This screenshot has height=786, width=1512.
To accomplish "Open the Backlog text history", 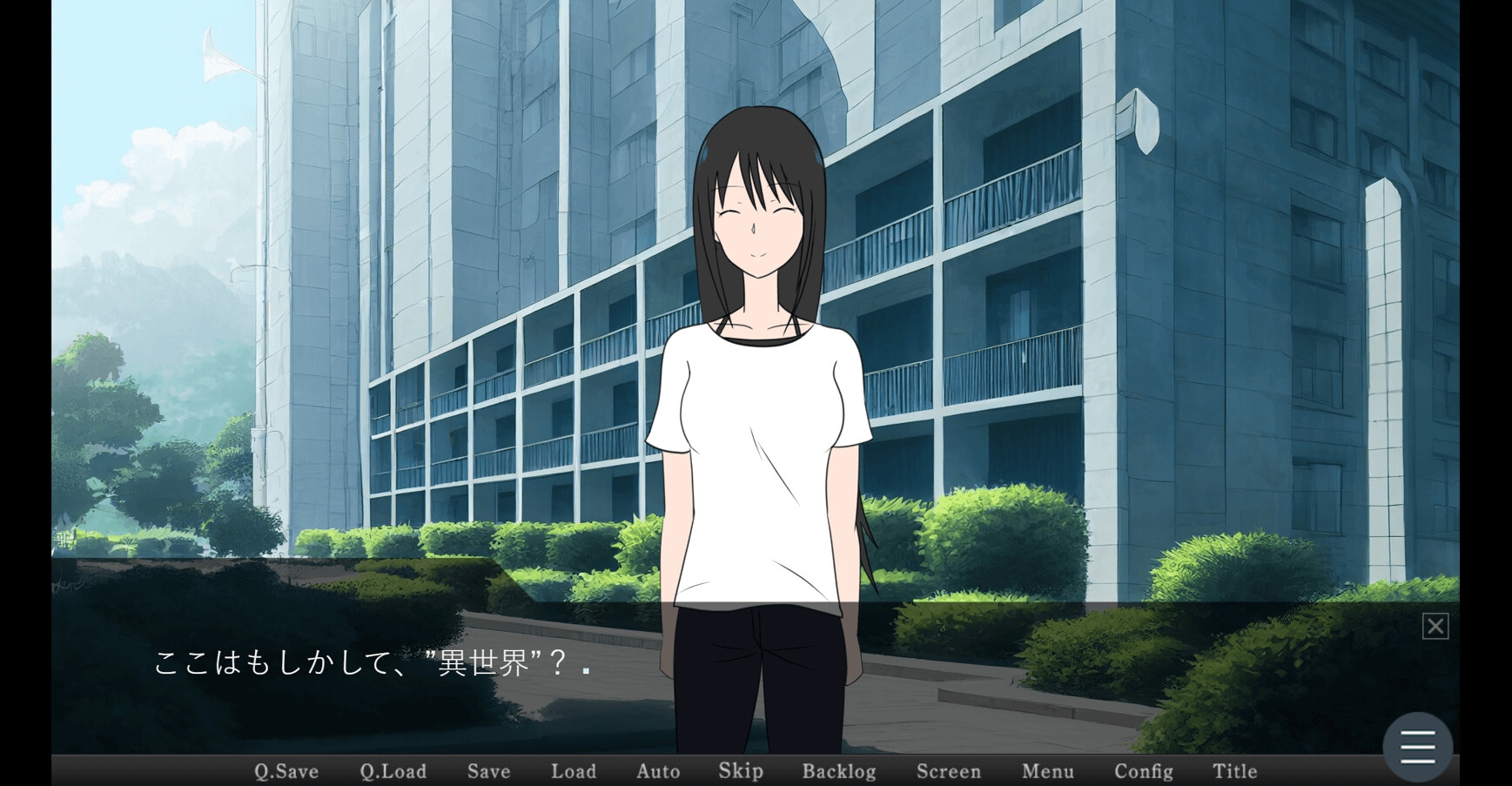I will [838, 771].
